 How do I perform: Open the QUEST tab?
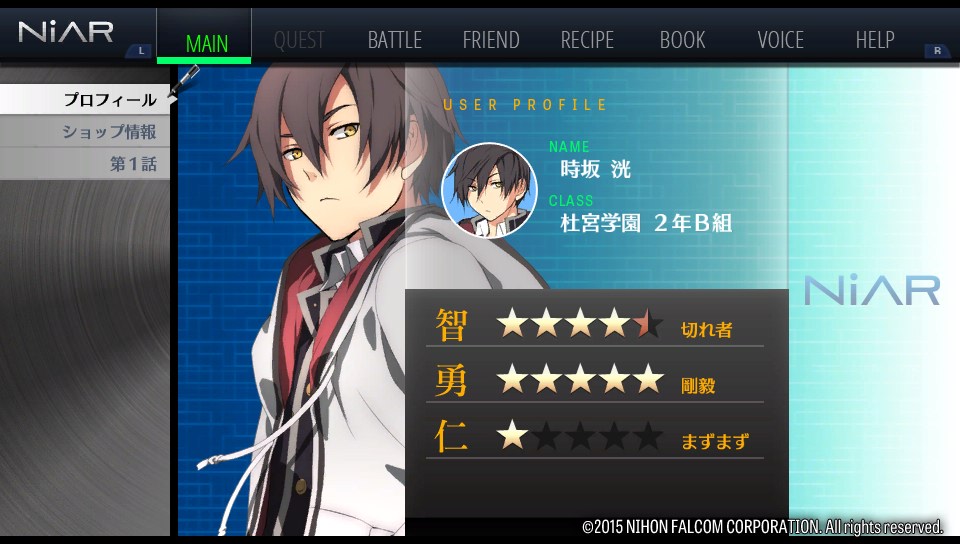pyautogui.click(x=298, y=41)
